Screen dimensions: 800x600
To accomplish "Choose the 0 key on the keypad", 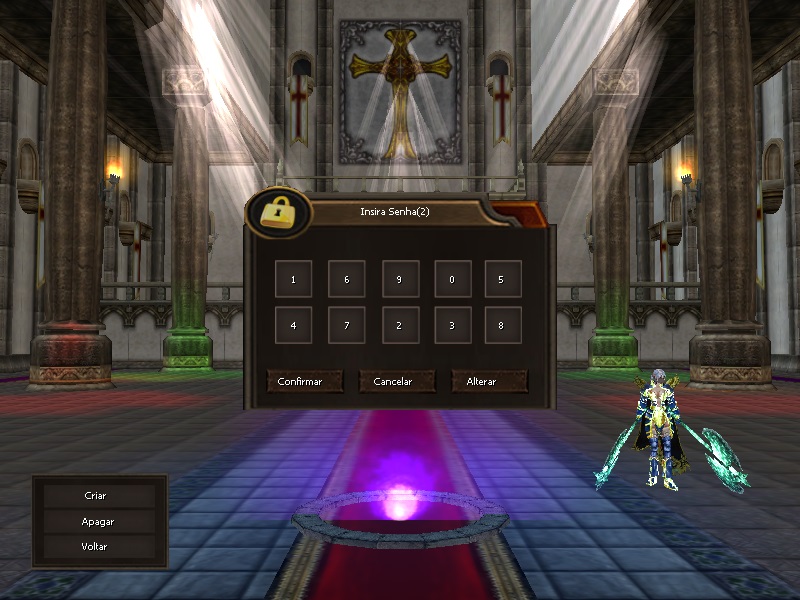I will (x=452, y=280).
